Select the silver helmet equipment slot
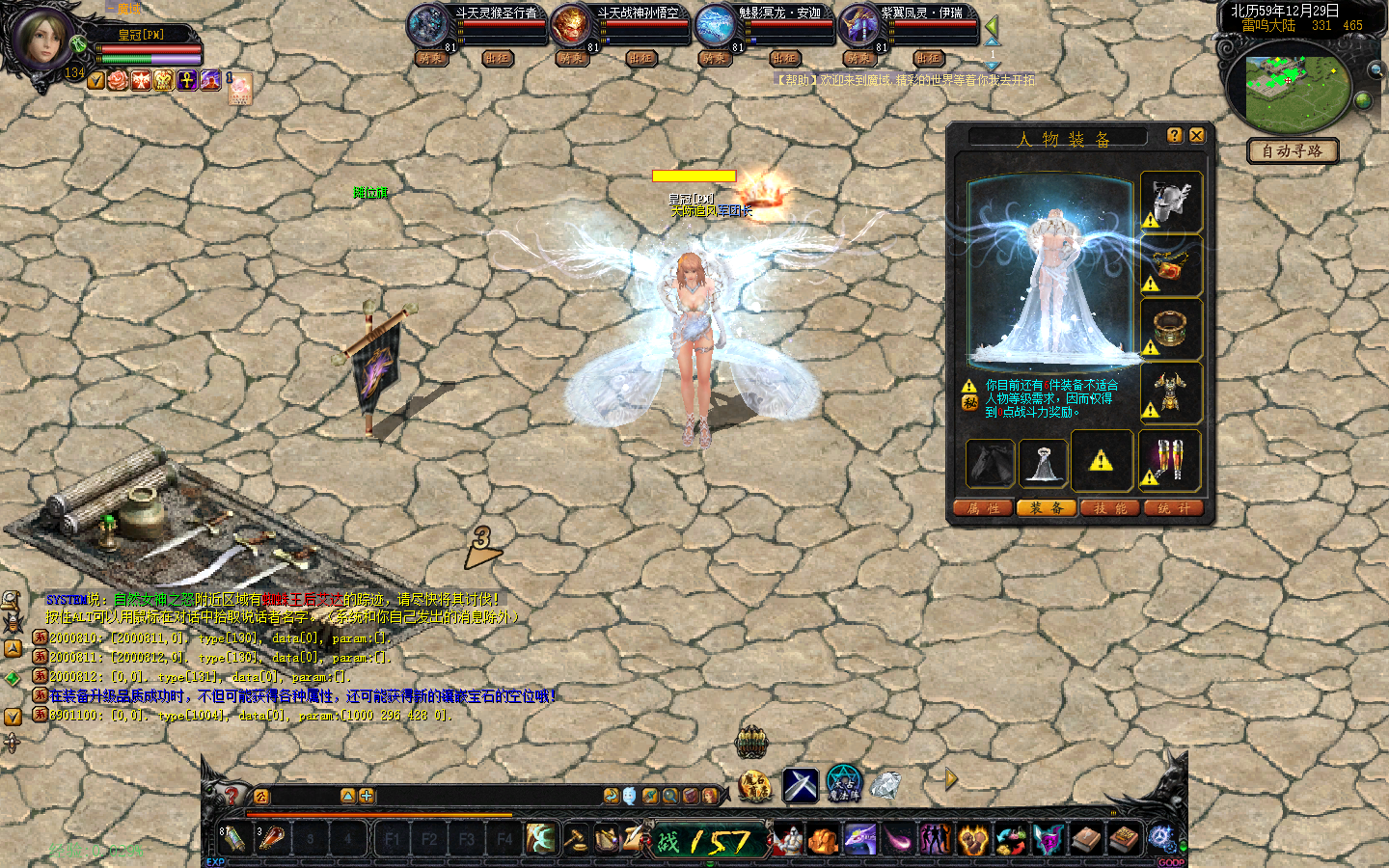This screenshot has width=1389, height=868. tap(1171, 202)
